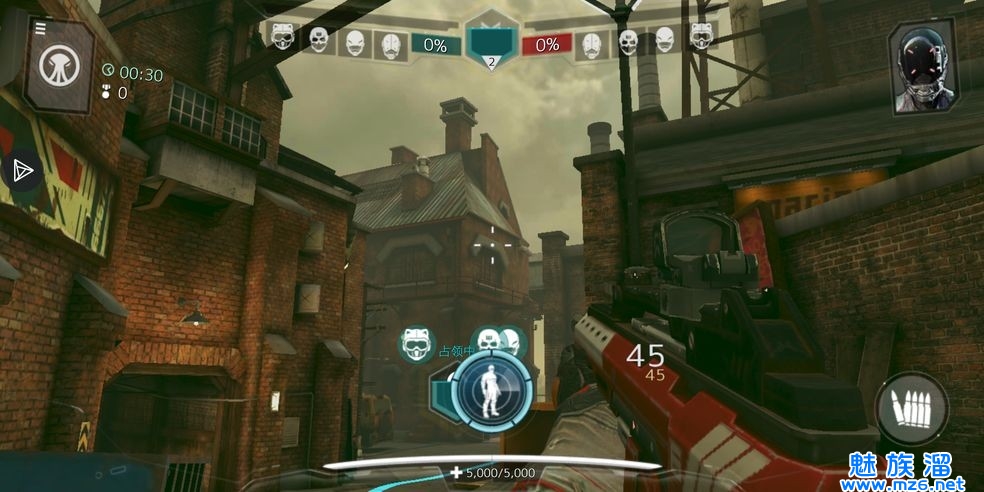The image size is (984, 492).
Task: Open the hexagonal menu icon with hamburger lines
Action: (56, 65)
